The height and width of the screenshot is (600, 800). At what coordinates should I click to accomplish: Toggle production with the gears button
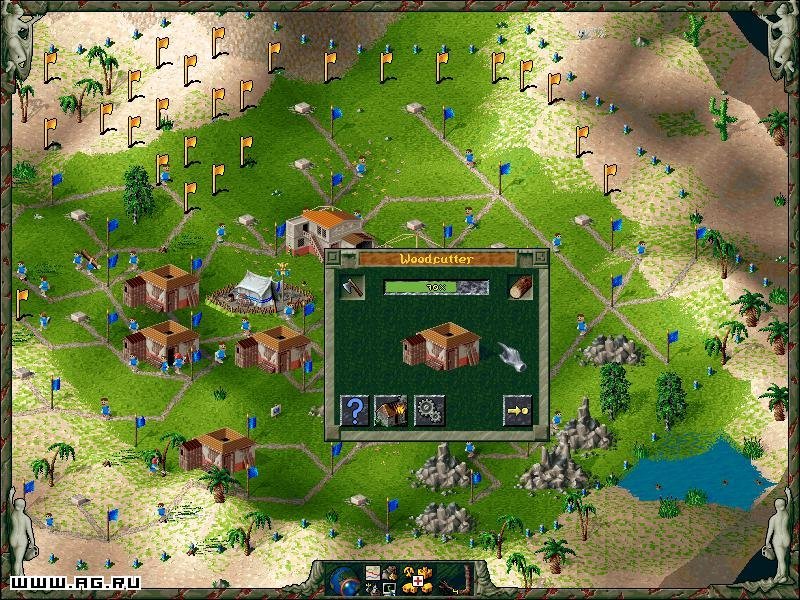point(429,410)
